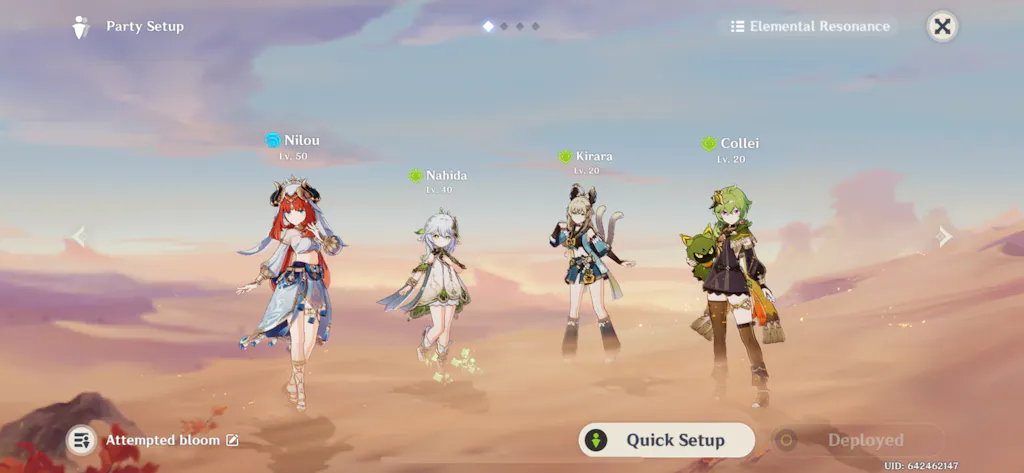Close the Party Setup screen
This screenshot has width=1024, height=473.
(x=942, y=26)
